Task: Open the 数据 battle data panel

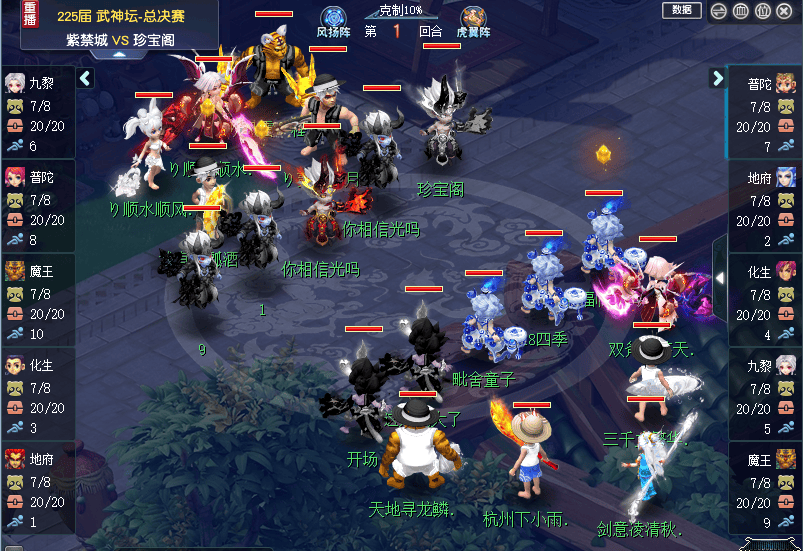Action: (x=681, y=10)
